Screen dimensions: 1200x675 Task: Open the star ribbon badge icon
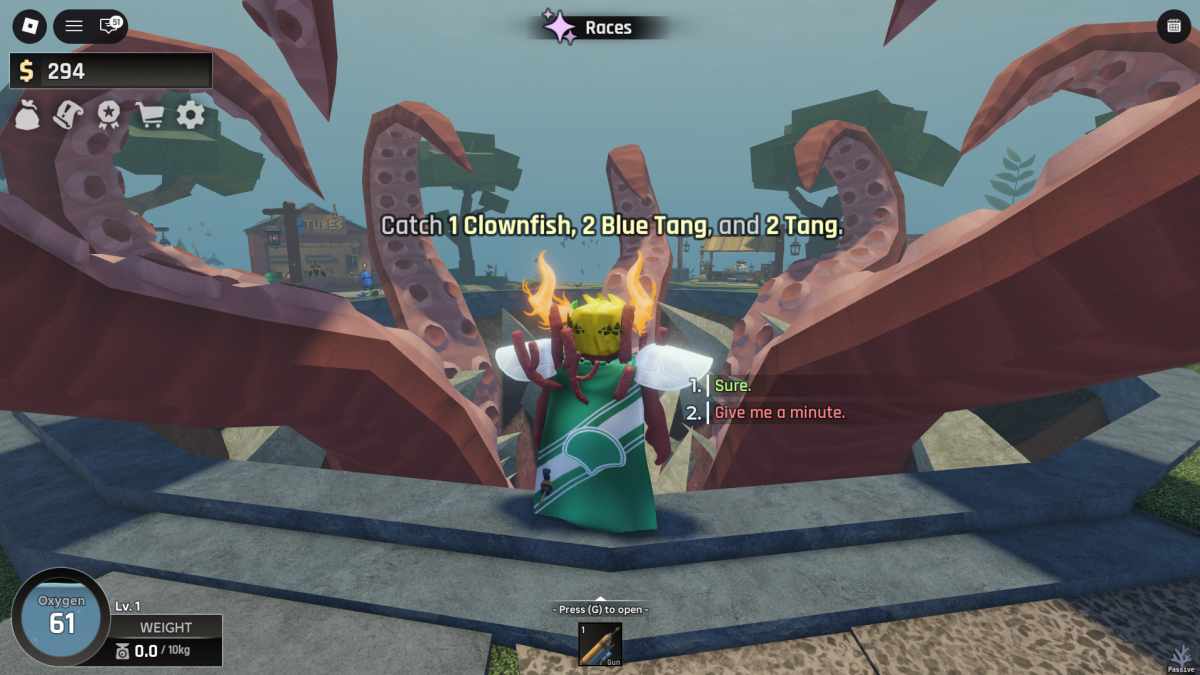click(x=108, y=115)
